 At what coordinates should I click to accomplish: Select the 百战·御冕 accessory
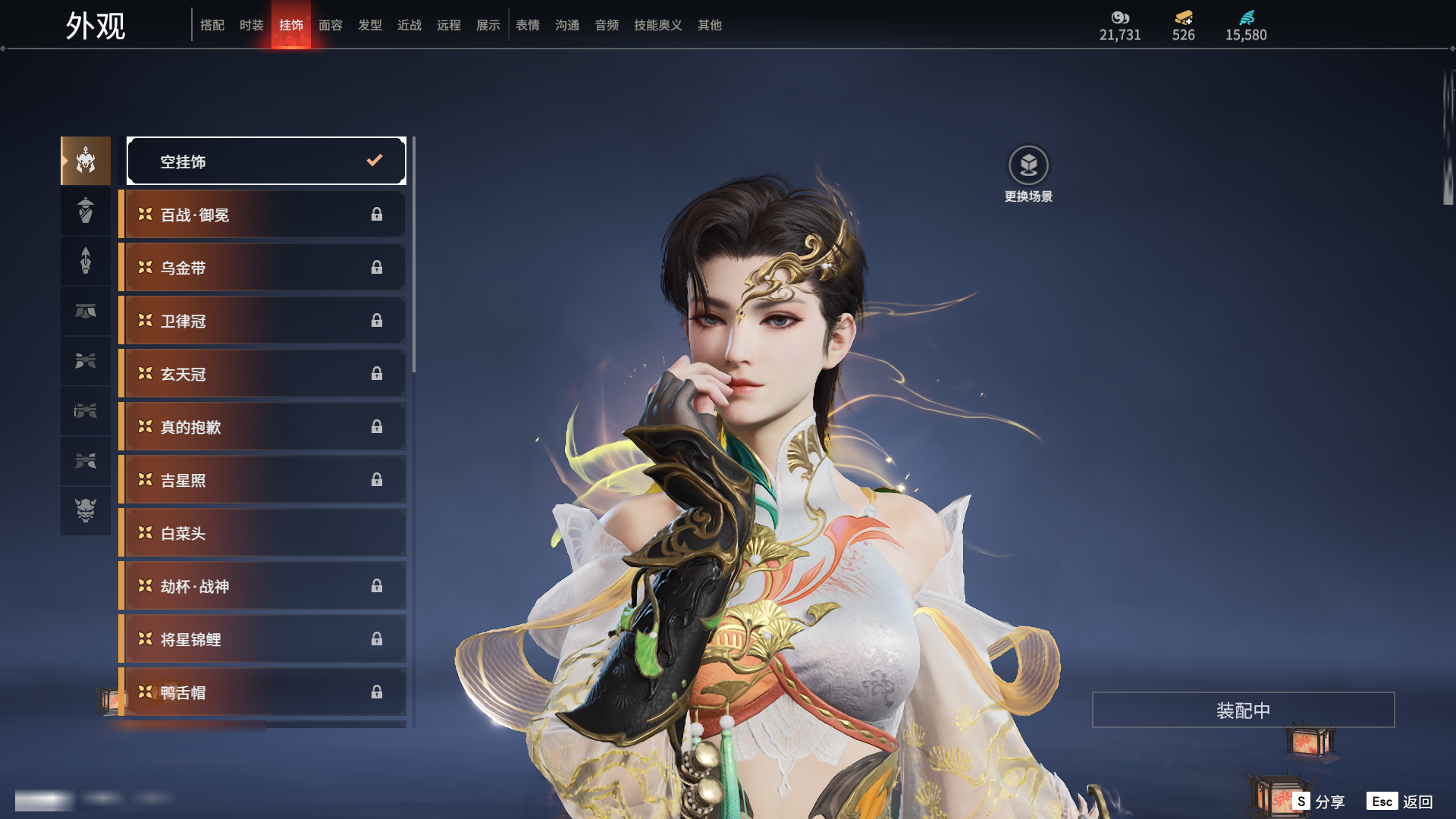click(263, 215)
